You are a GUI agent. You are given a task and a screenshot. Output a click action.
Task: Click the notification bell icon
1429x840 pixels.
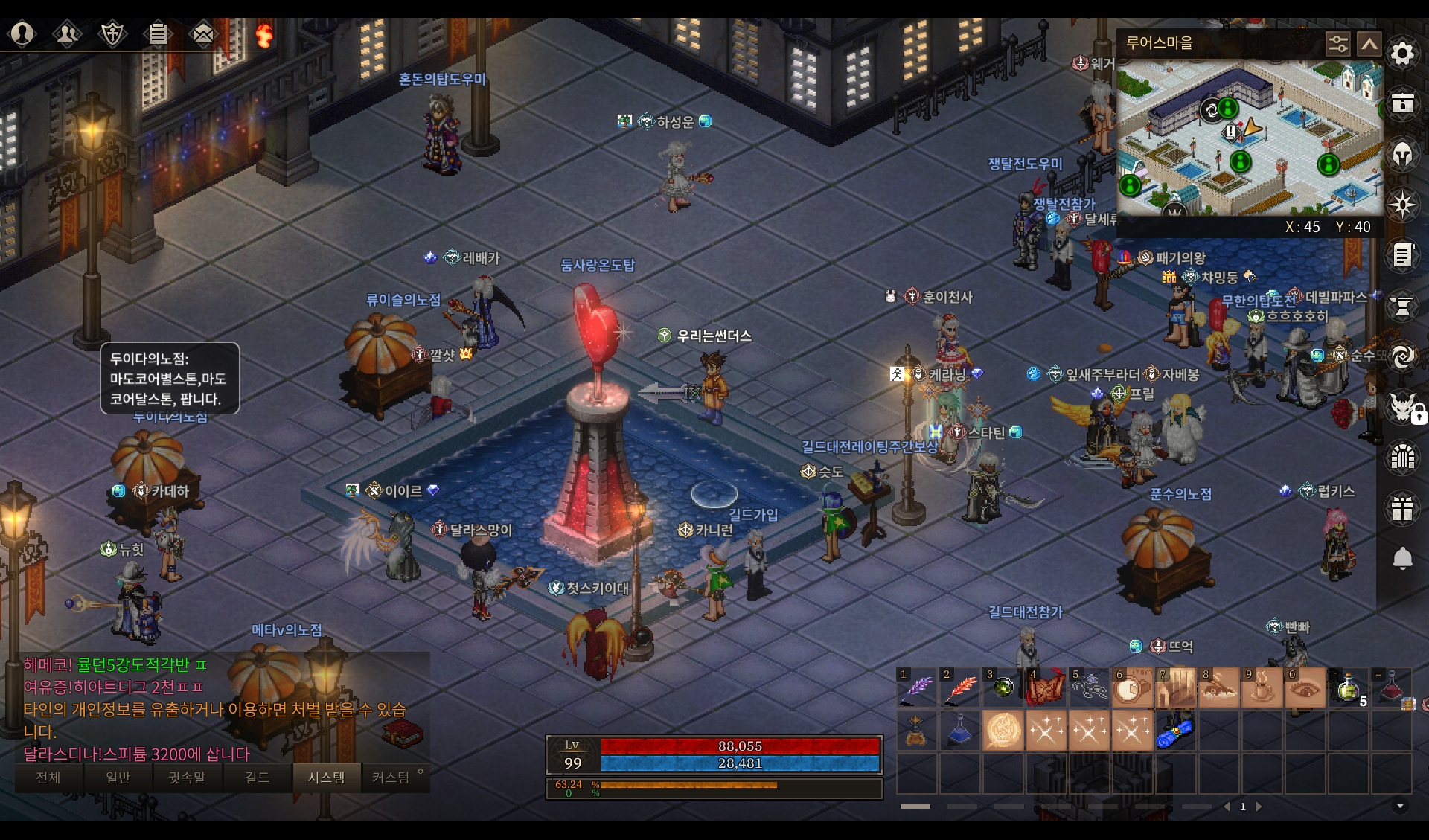point(1402,558)
